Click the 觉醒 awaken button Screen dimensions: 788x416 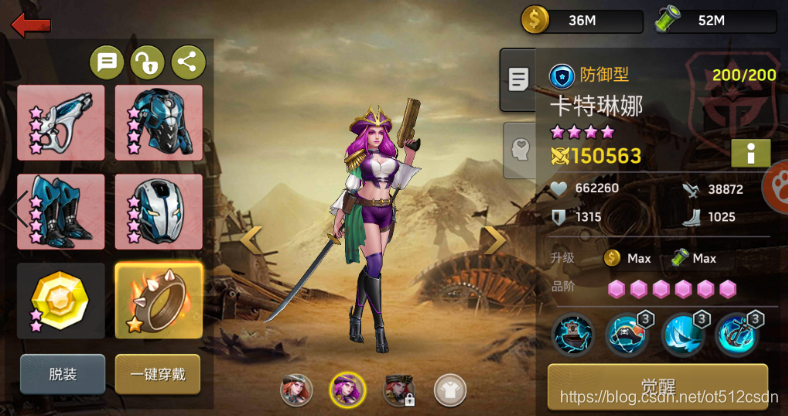point(657,386)
